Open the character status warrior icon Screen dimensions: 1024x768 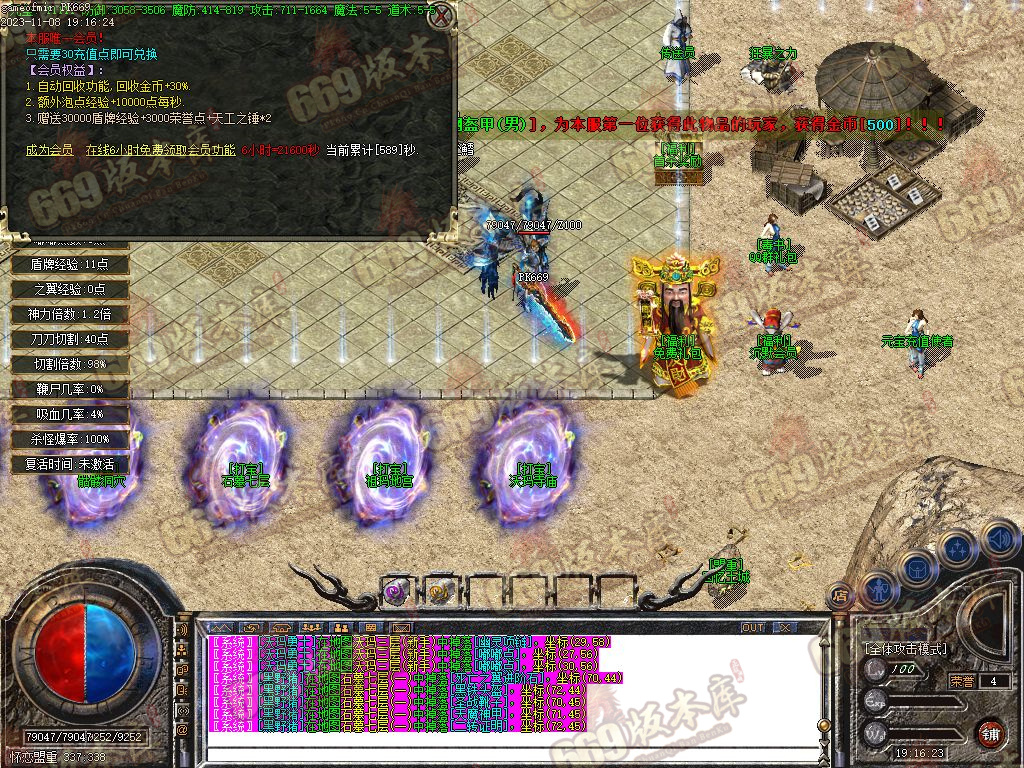tap(878, 589)
